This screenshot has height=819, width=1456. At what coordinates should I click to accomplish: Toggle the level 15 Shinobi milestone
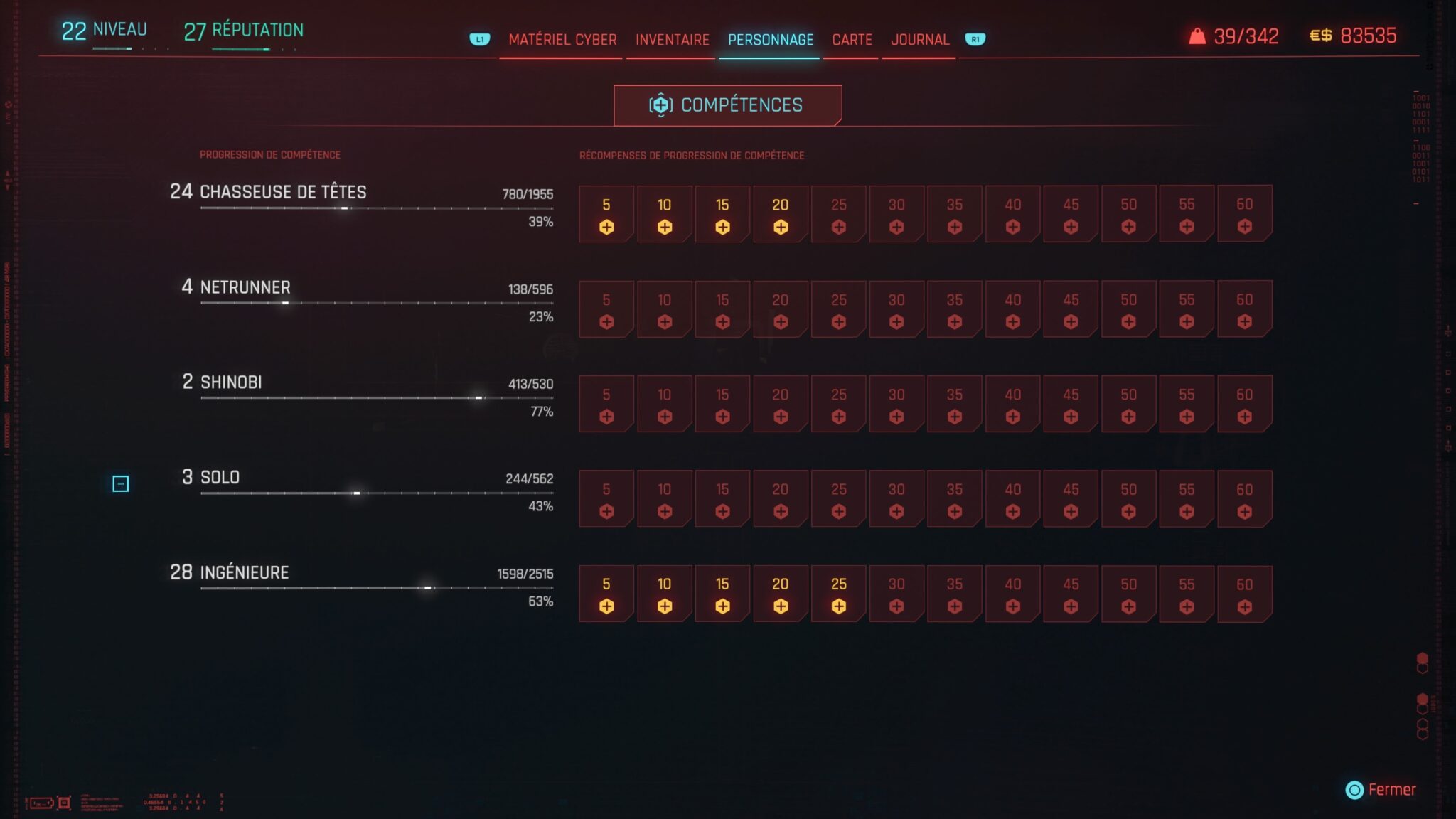tap(722, 404)
